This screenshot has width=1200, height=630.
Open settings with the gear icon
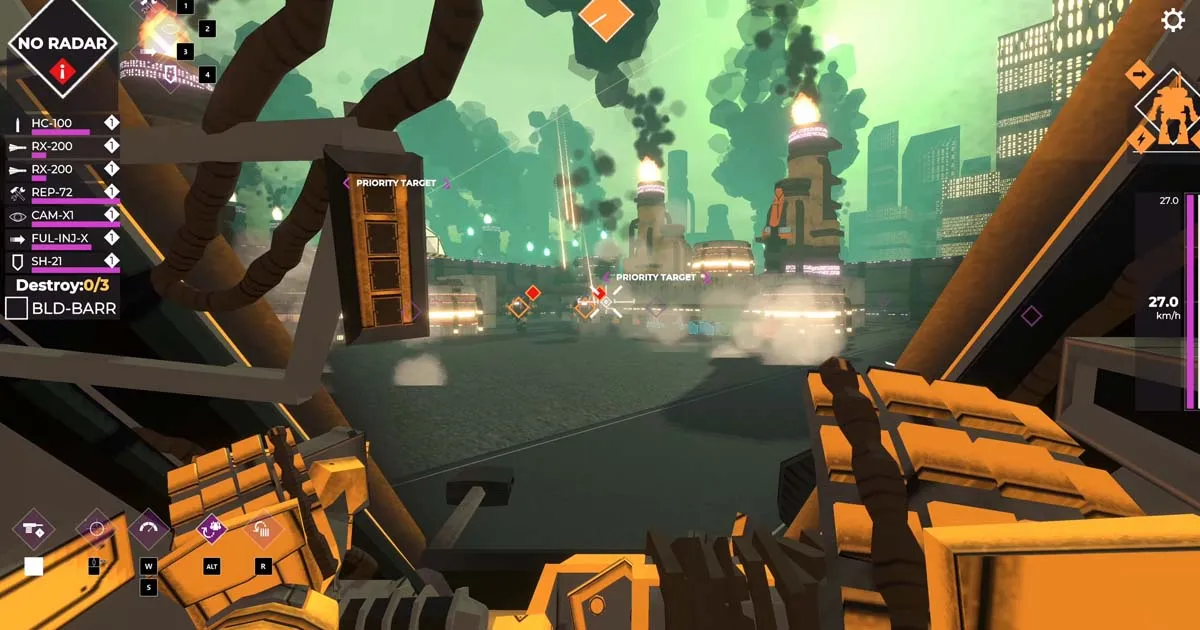(x=1173, y=21)
